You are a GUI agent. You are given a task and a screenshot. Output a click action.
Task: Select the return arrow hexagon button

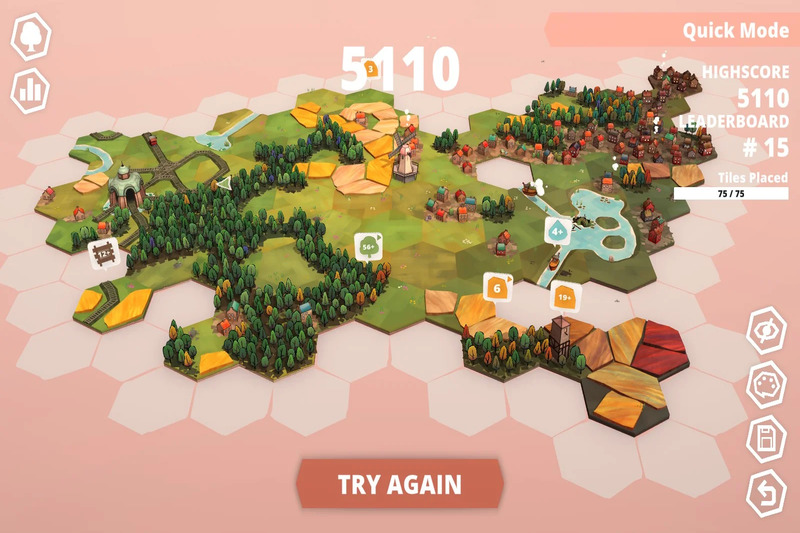click(x=767, y=493)
